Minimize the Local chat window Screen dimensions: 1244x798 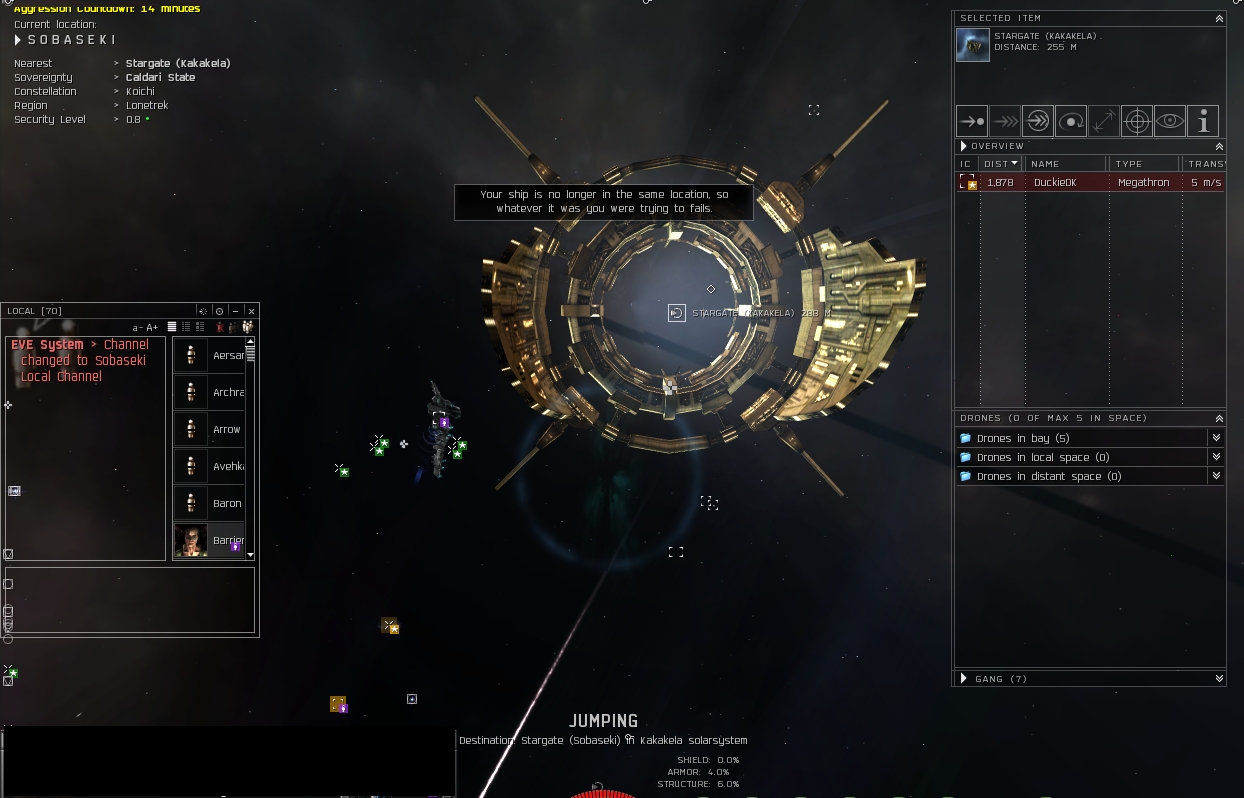click(236, 311)
